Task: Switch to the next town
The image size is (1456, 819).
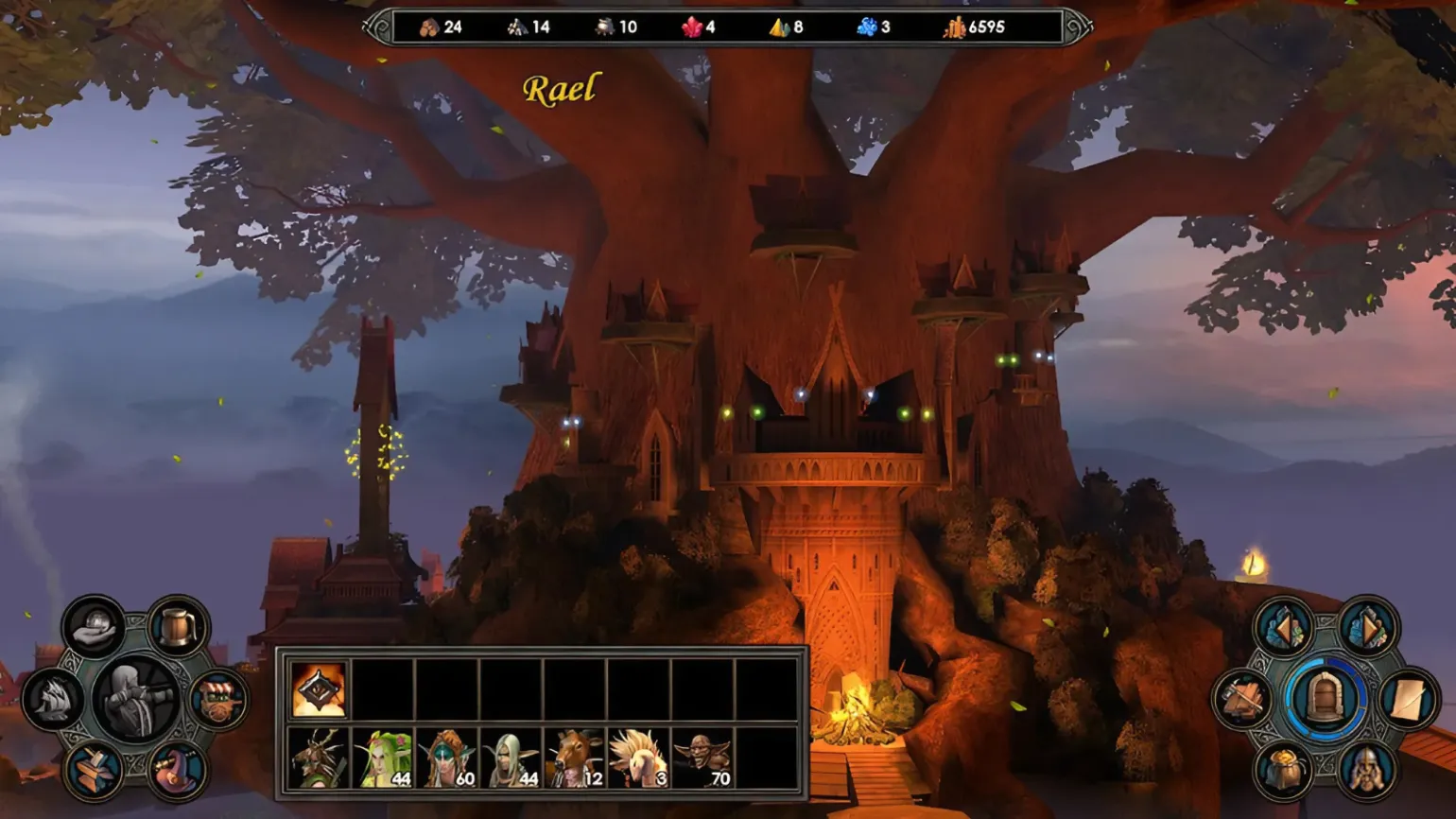Action: click(1367, 627)
